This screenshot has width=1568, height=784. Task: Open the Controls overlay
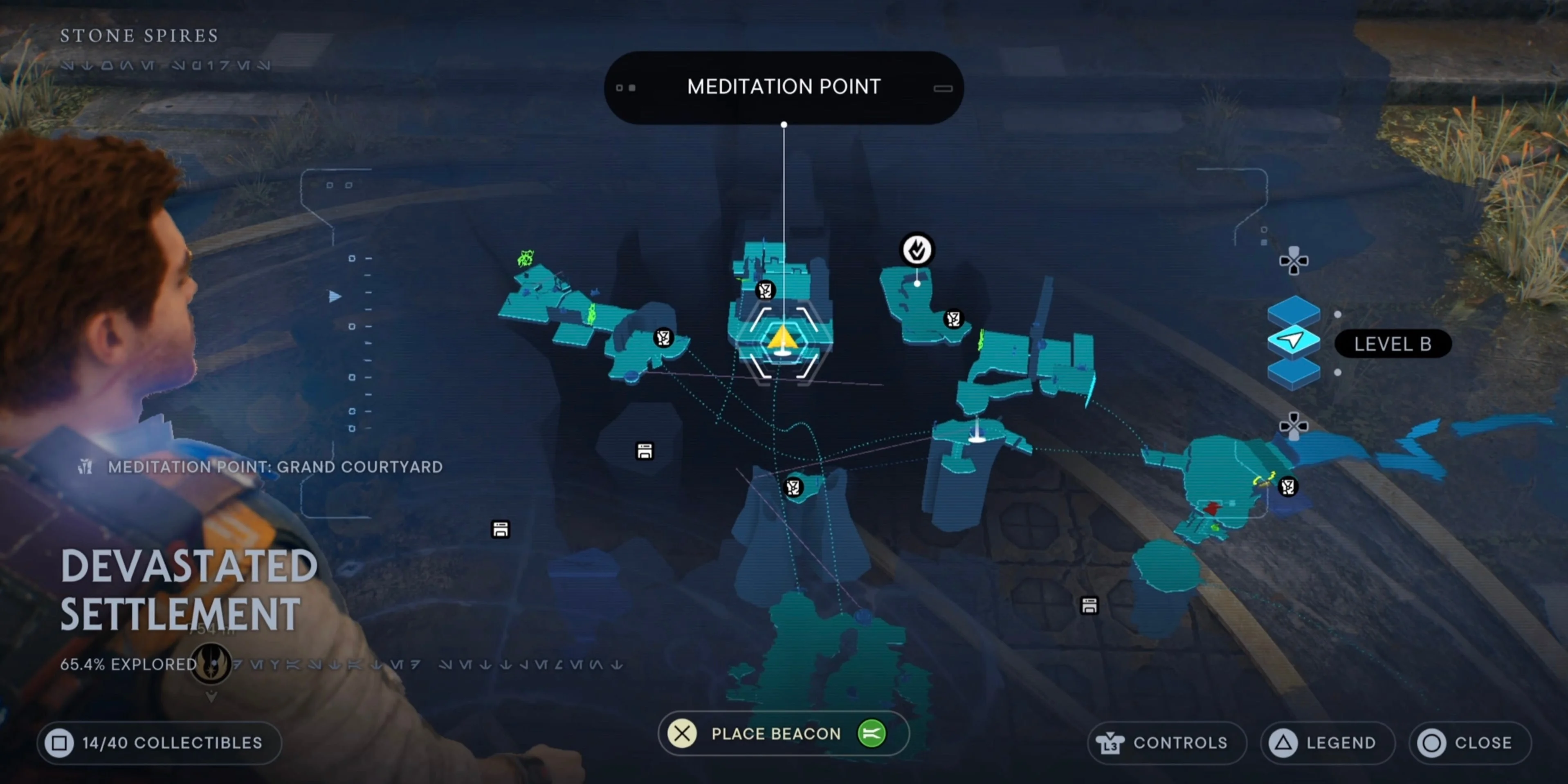pyautogui.click(x=1166, y=743)
